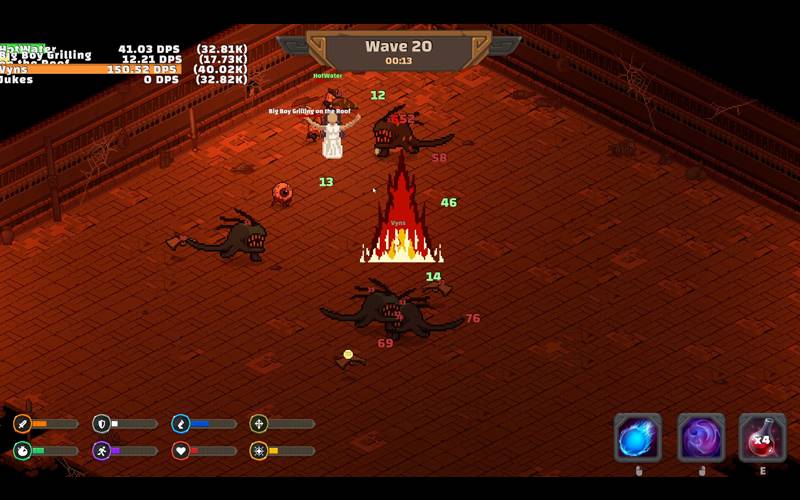The height and width of the screenshot is (500, 800).
Task: Select the shield defense stat icon
Action: (101, 424)
